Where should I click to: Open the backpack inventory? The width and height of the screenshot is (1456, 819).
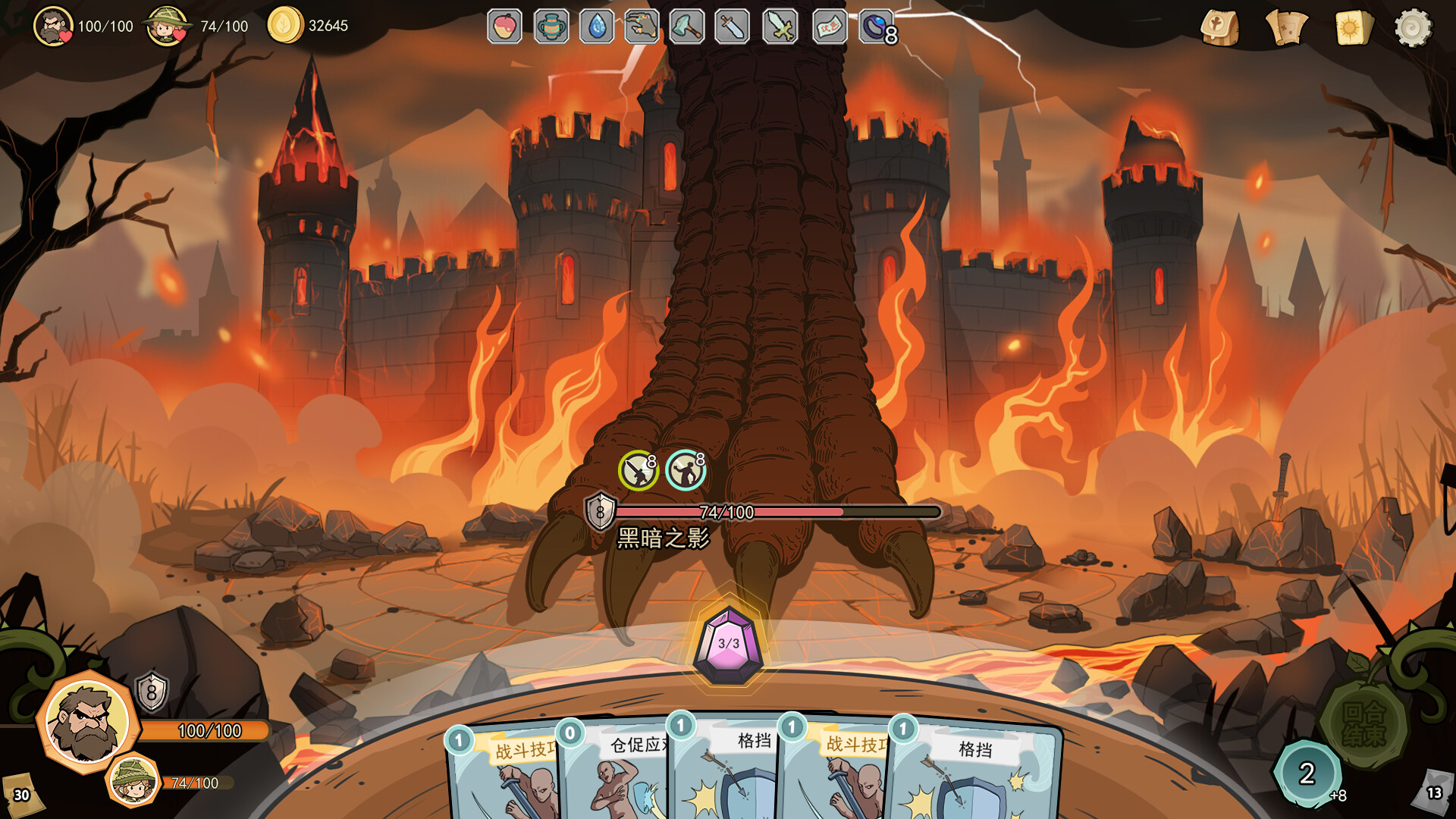point(1220,28)
